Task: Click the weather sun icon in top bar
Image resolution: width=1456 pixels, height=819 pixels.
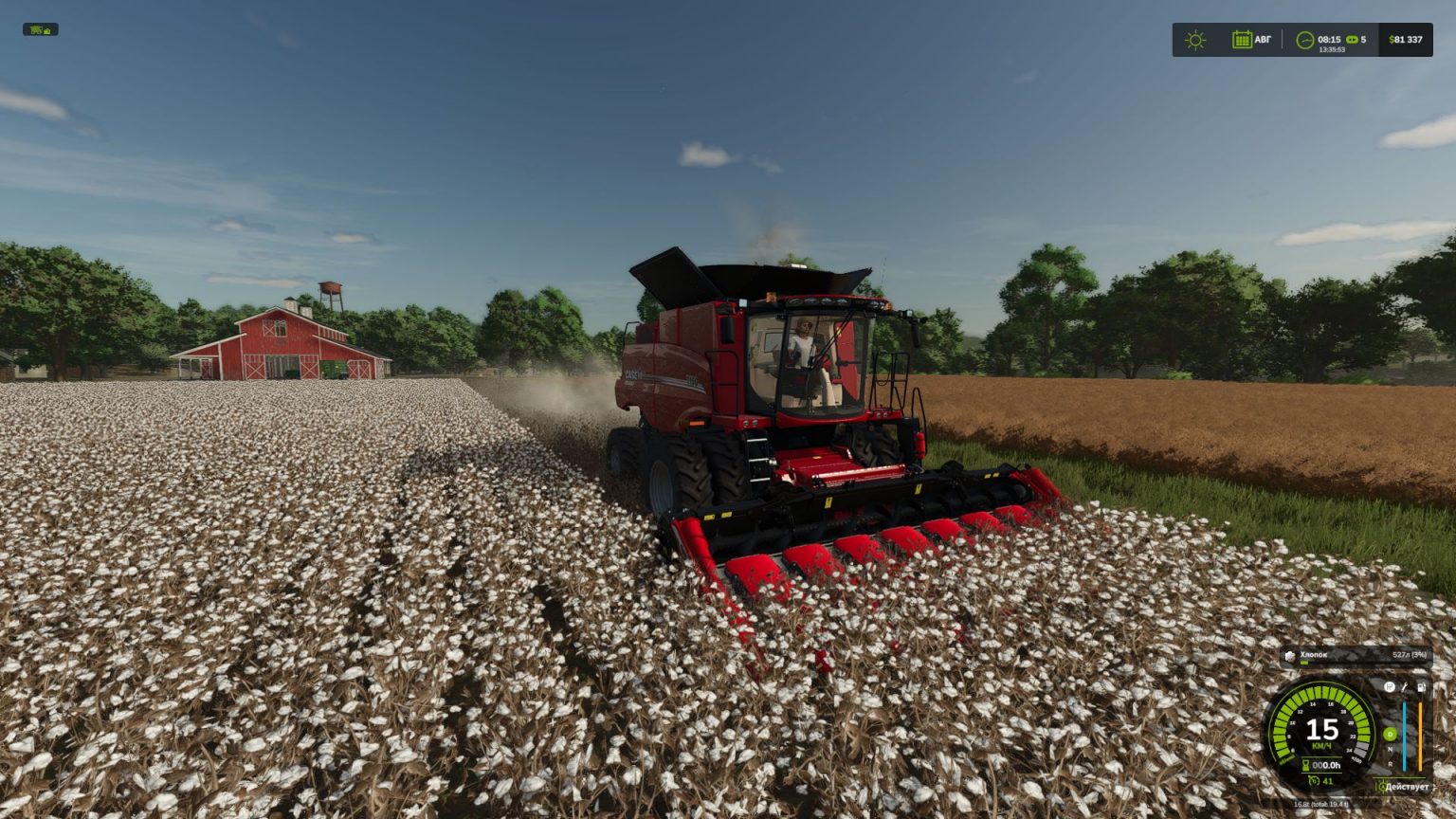Action: coord(1196,40)
